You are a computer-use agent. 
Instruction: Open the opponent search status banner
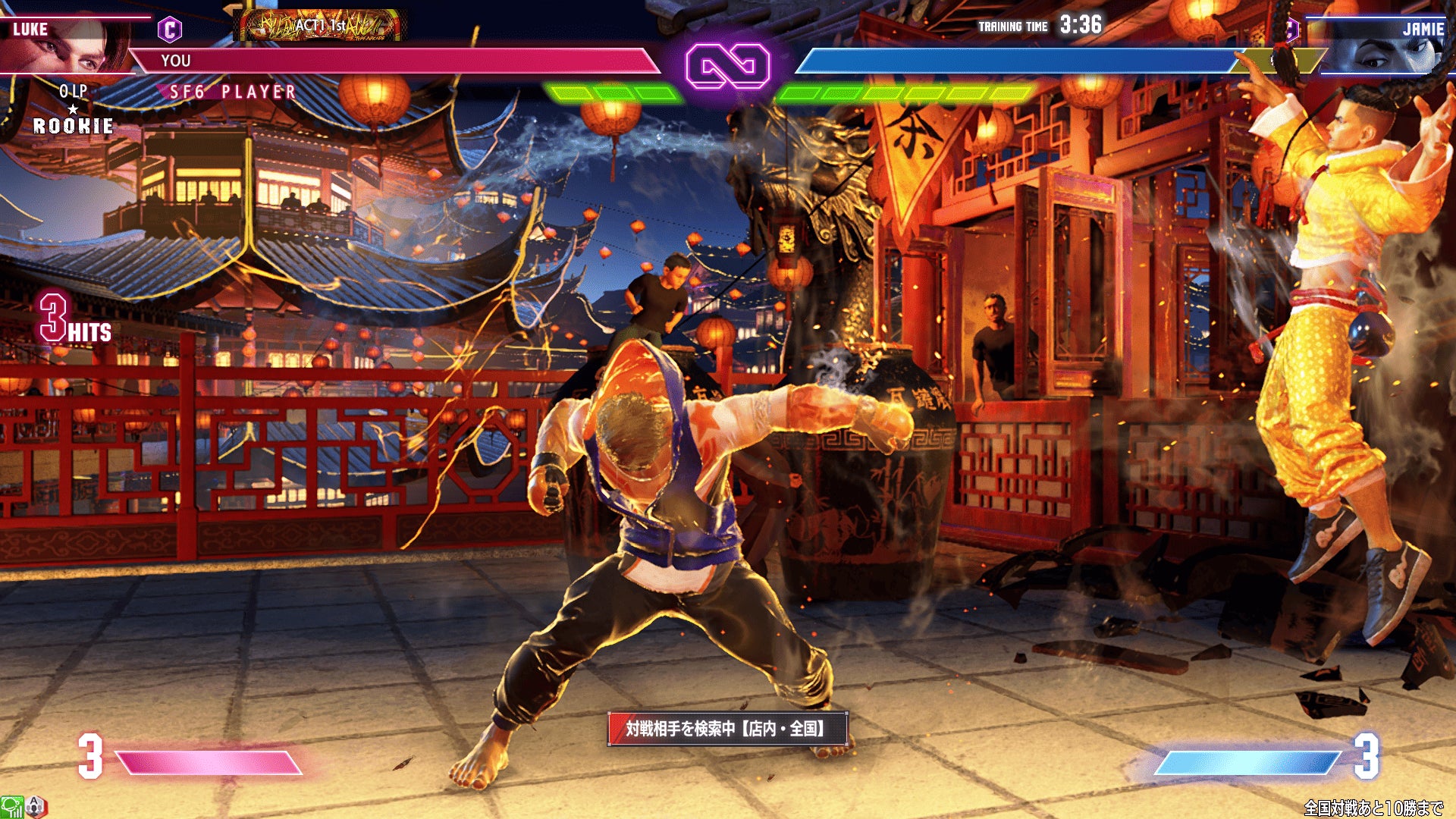pyautogui.click(x=727, y=729)
